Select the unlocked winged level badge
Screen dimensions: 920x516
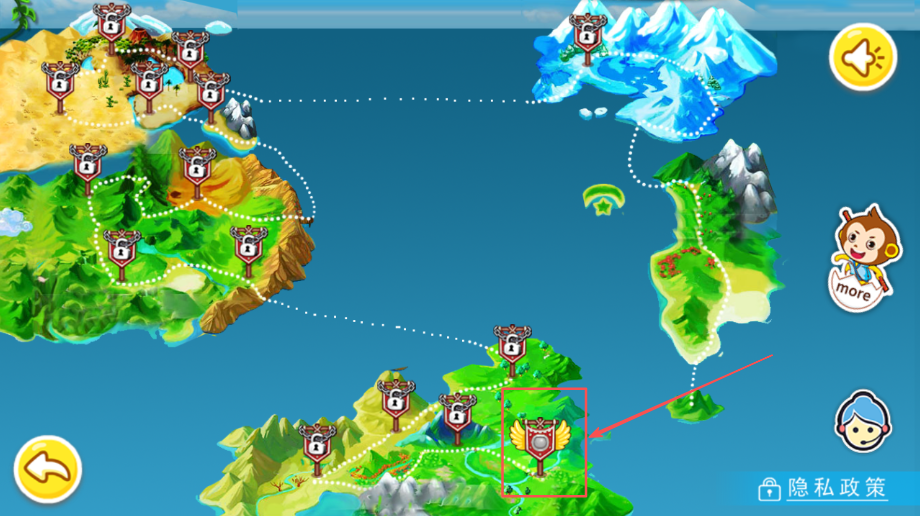click(x=540, y=439)
